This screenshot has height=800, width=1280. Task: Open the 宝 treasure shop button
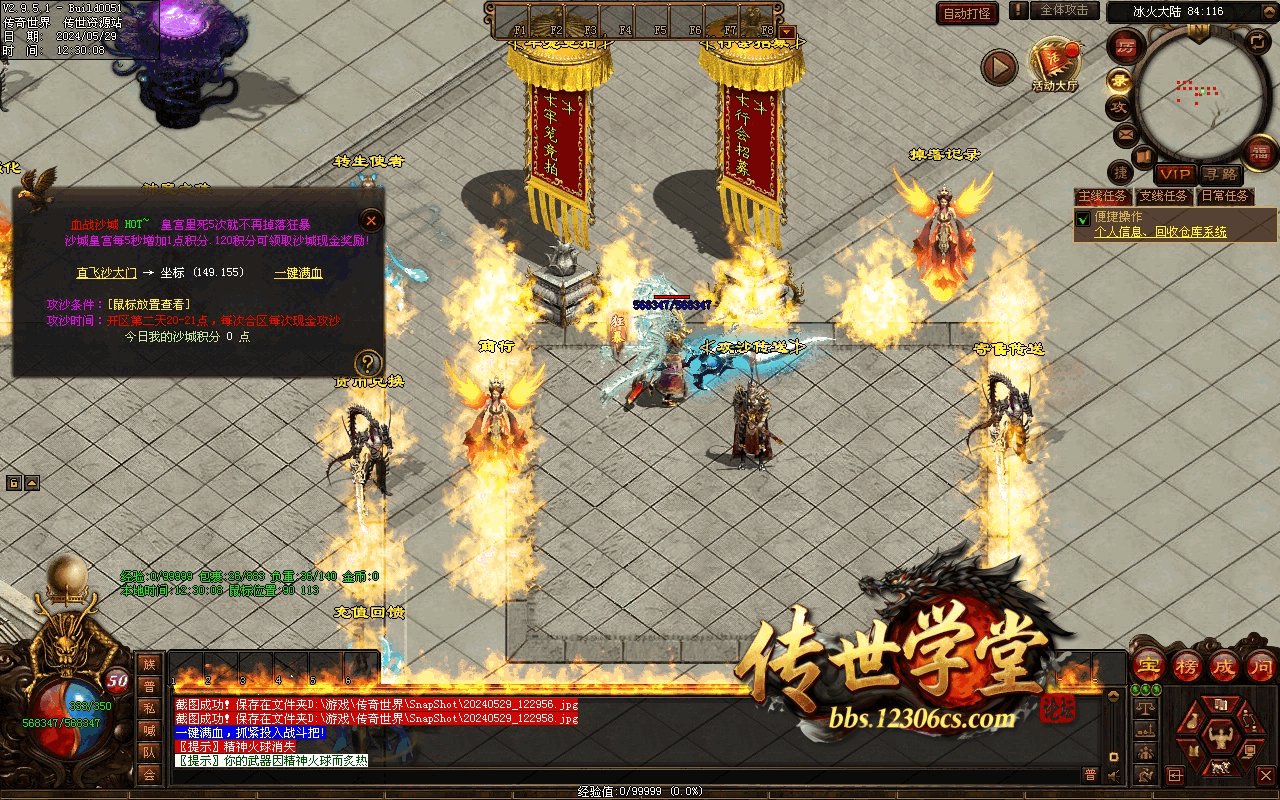1149,665
